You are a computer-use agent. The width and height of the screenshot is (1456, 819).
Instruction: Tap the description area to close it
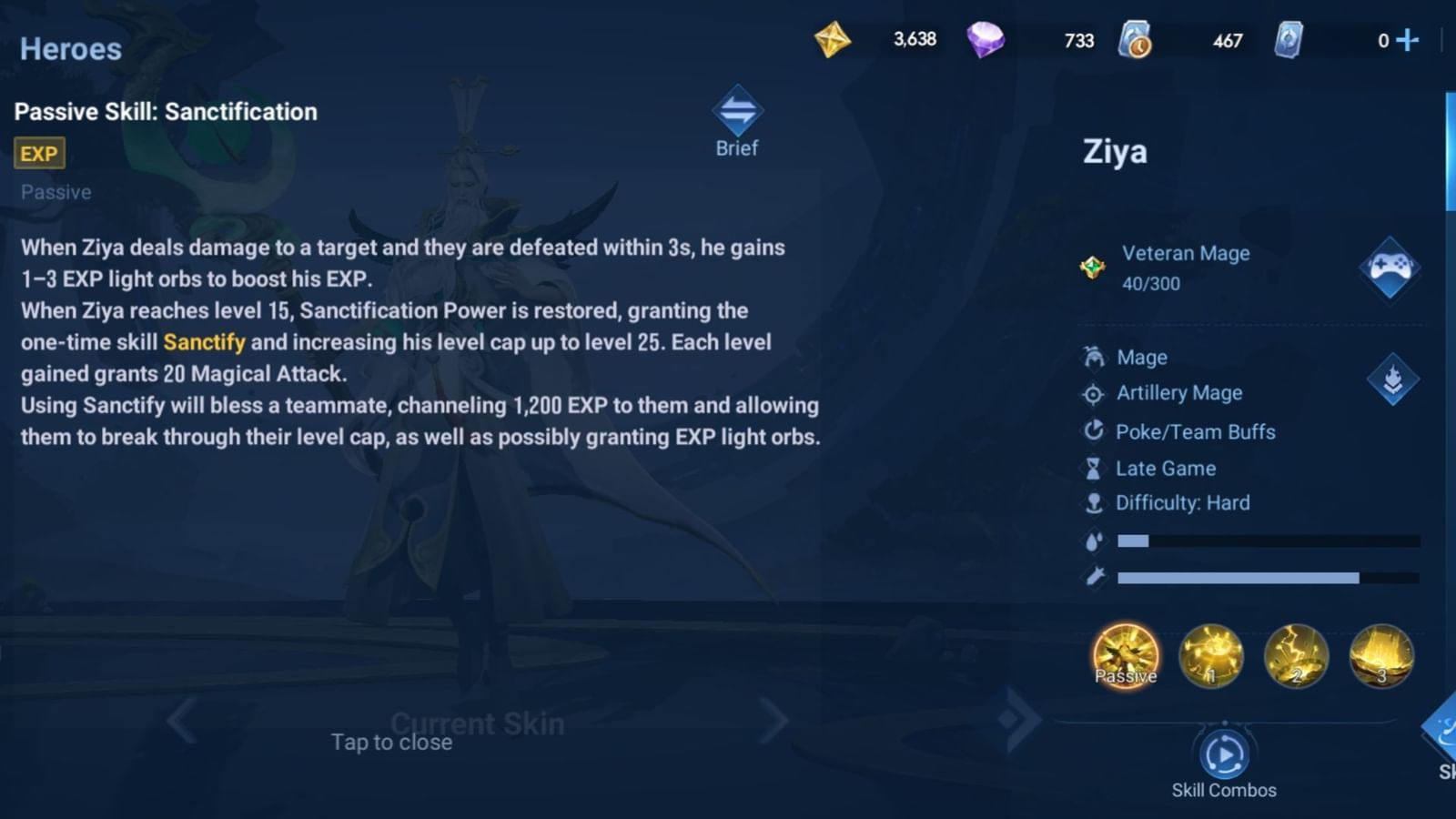tap(391, 742)
